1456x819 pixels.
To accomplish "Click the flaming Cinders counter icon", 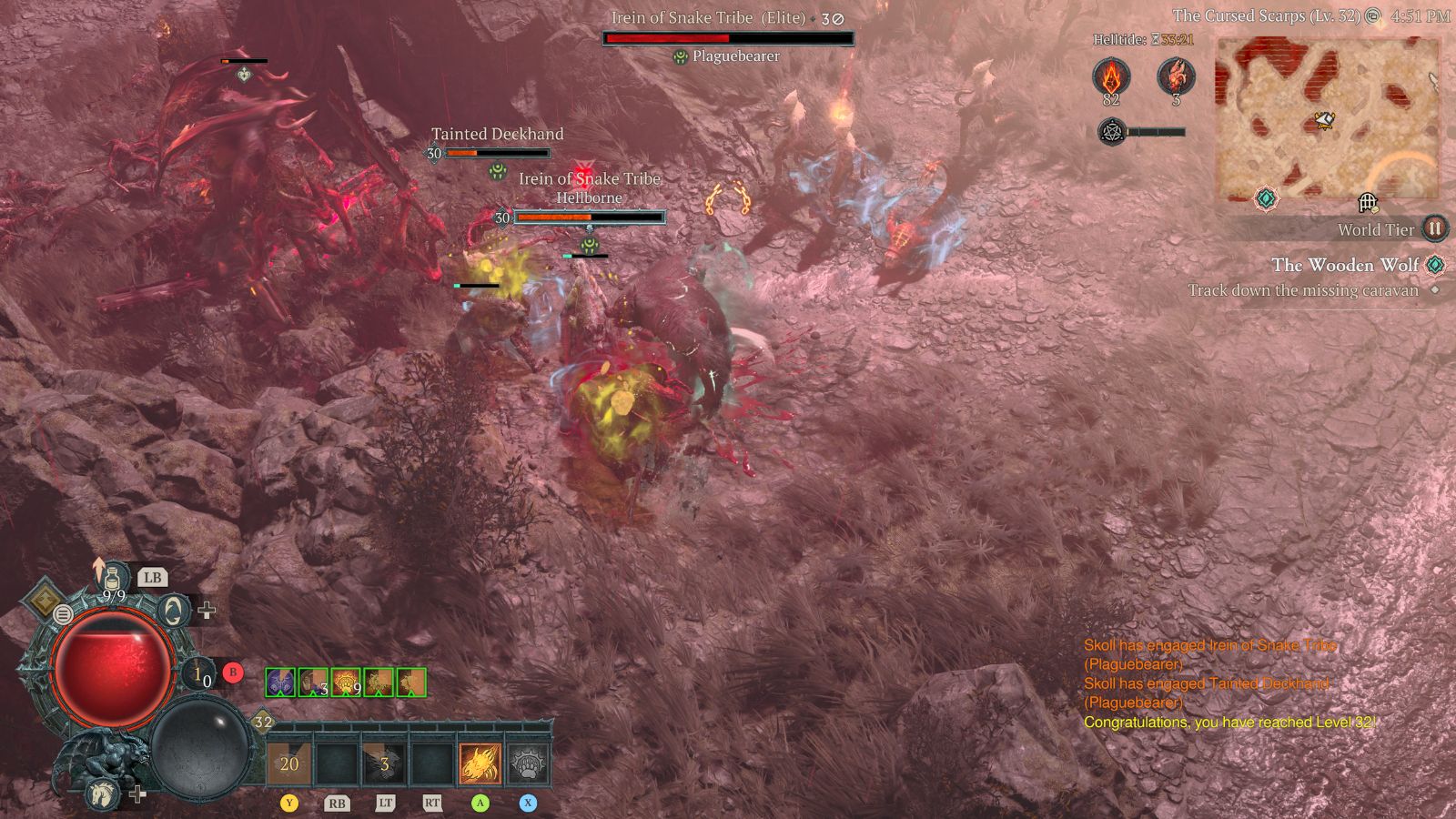I will [x=1111, y=76].
